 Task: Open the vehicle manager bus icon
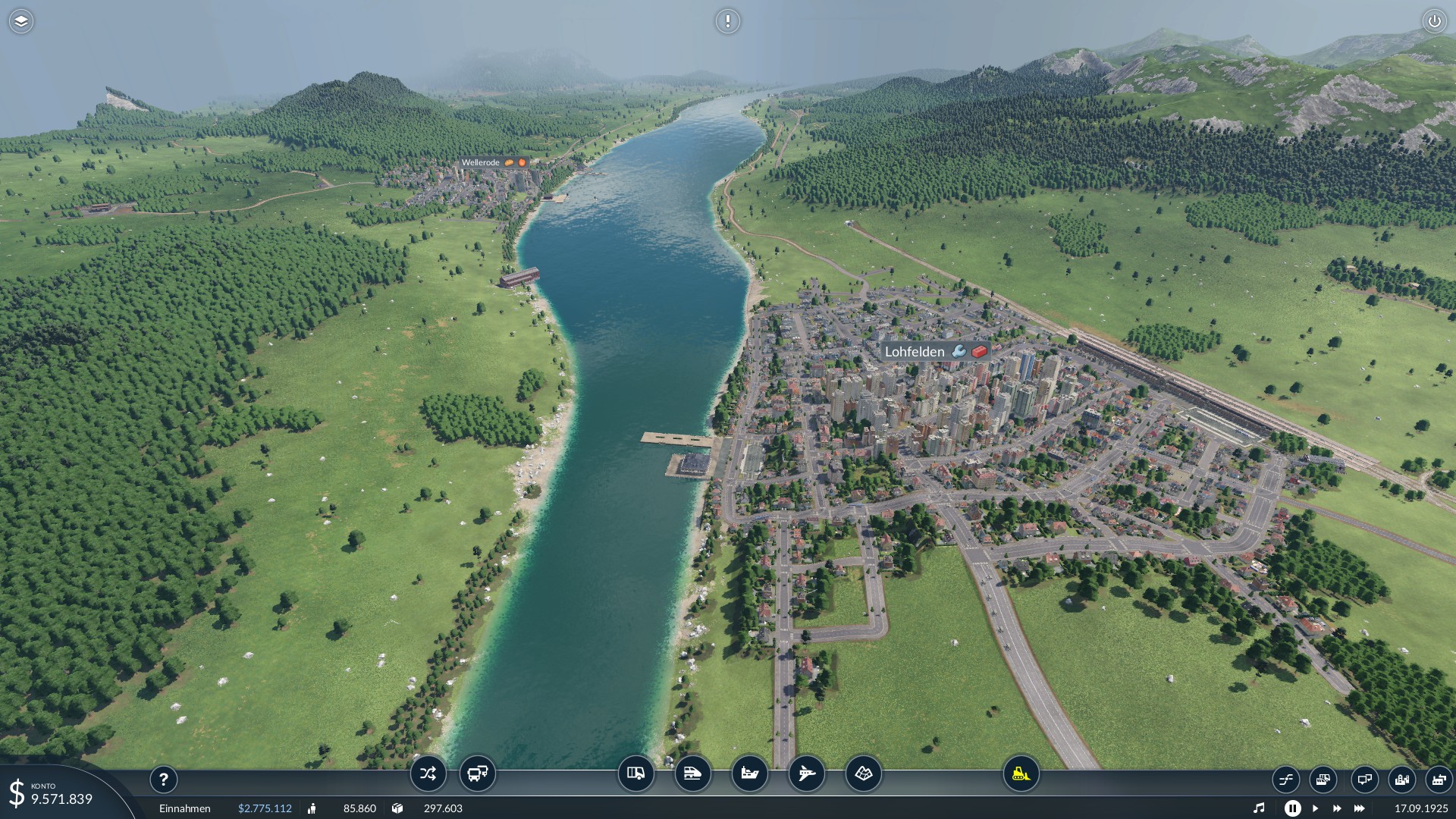pos(477,773)
